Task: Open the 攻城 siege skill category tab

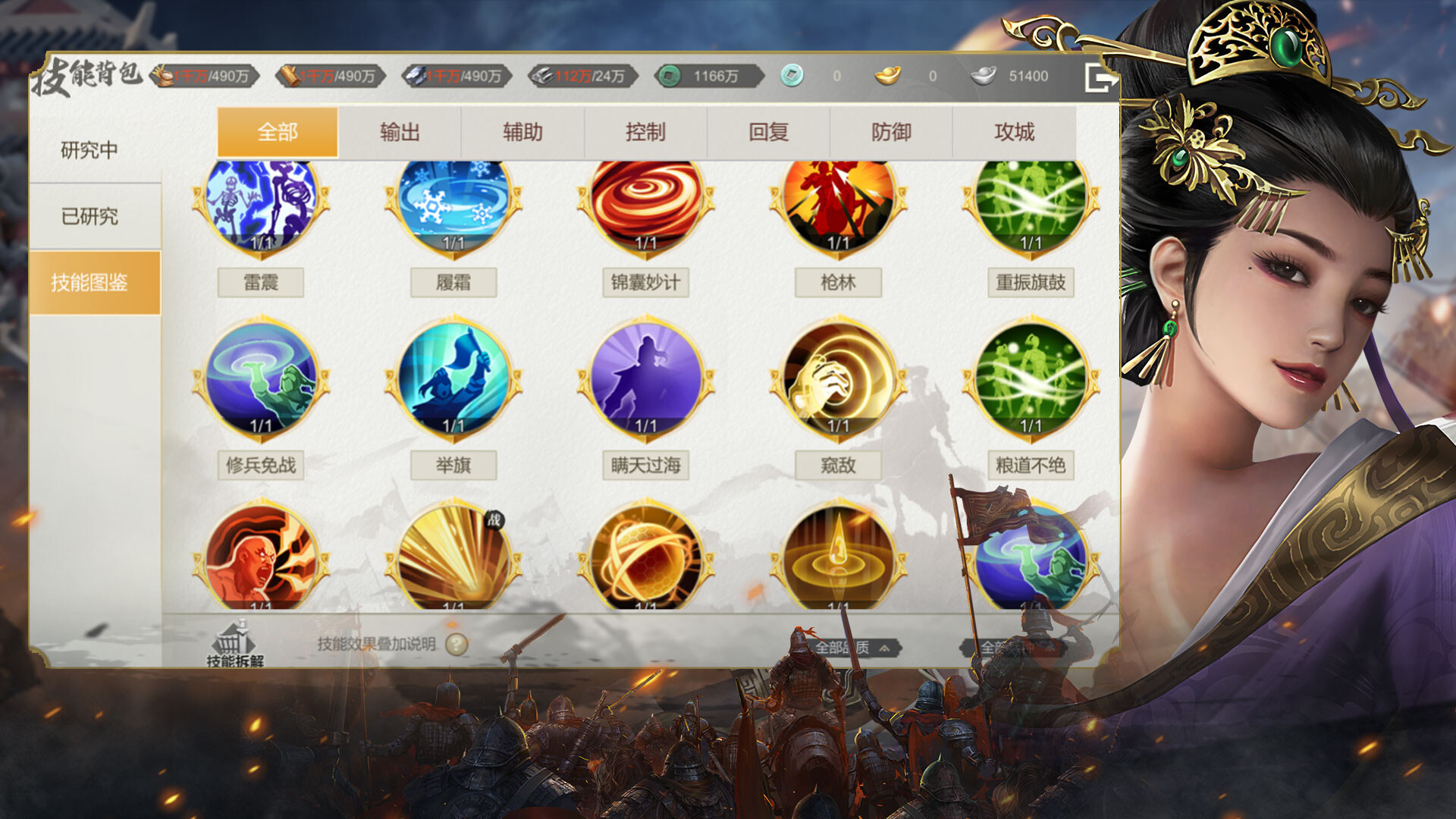Action: point(1016,132)
